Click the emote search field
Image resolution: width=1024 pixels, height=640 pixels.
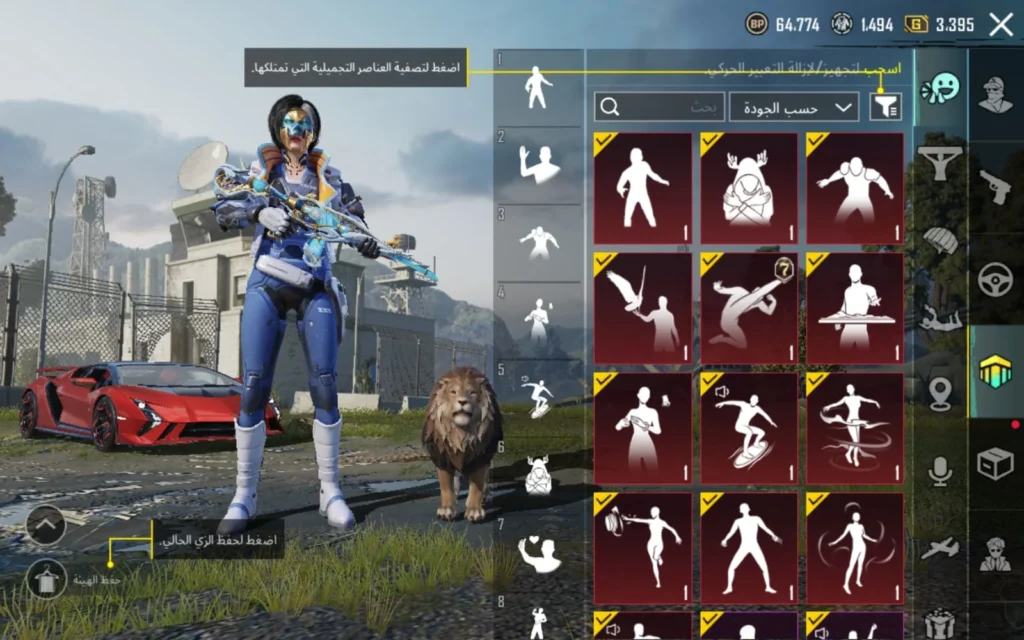click(660, 106)
